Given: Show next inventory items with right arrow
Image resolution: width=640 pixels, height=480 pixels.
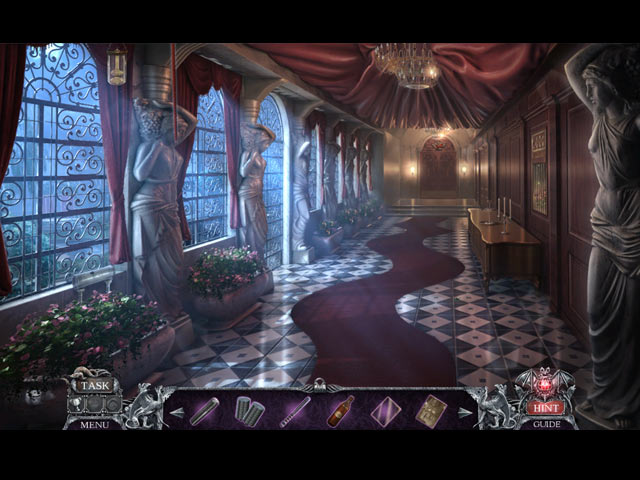Looking at the screenshot, I should (x=464, y=411).
